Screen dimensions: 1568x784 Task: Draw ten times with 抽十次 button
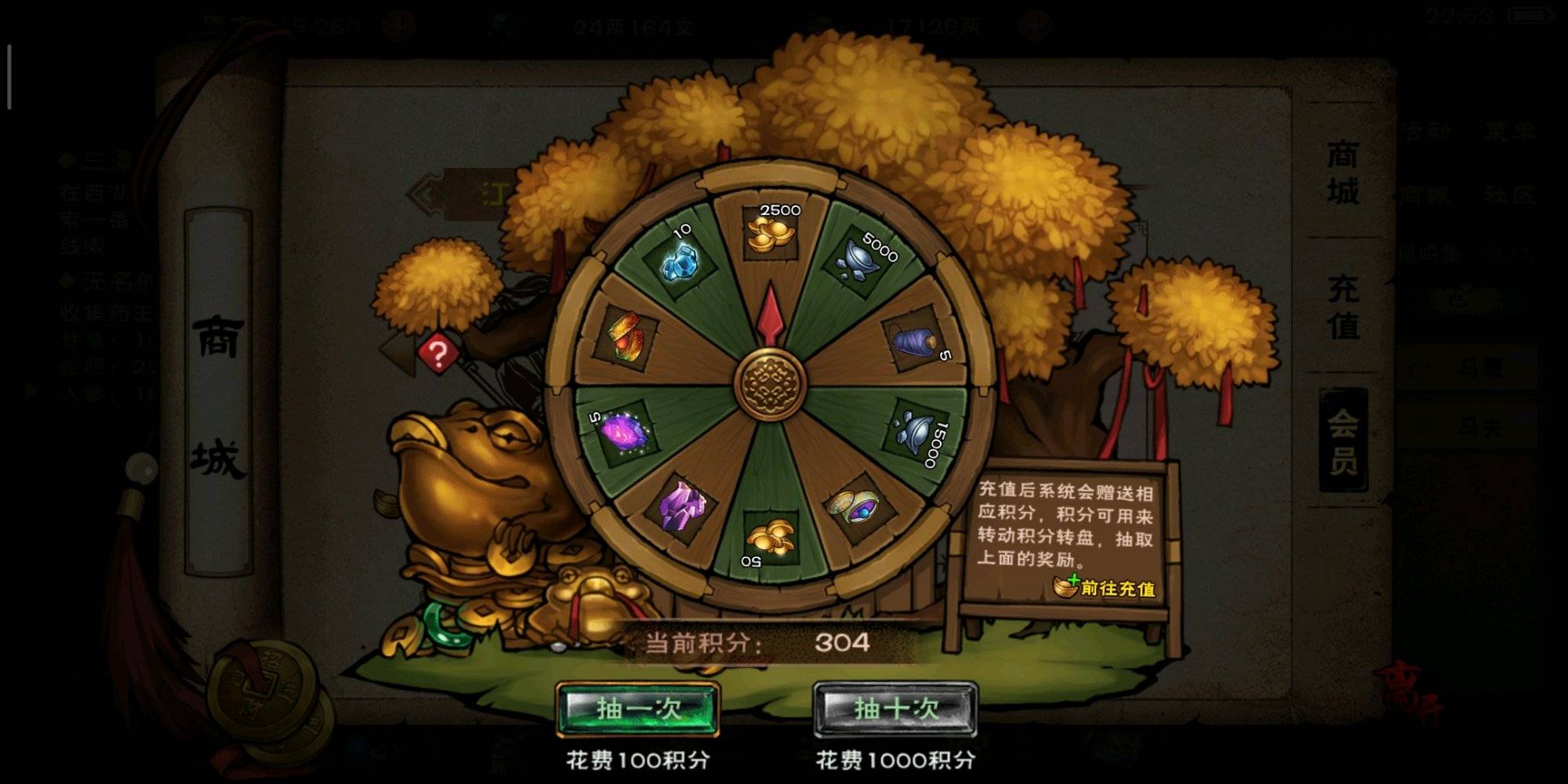click(895, 710)
